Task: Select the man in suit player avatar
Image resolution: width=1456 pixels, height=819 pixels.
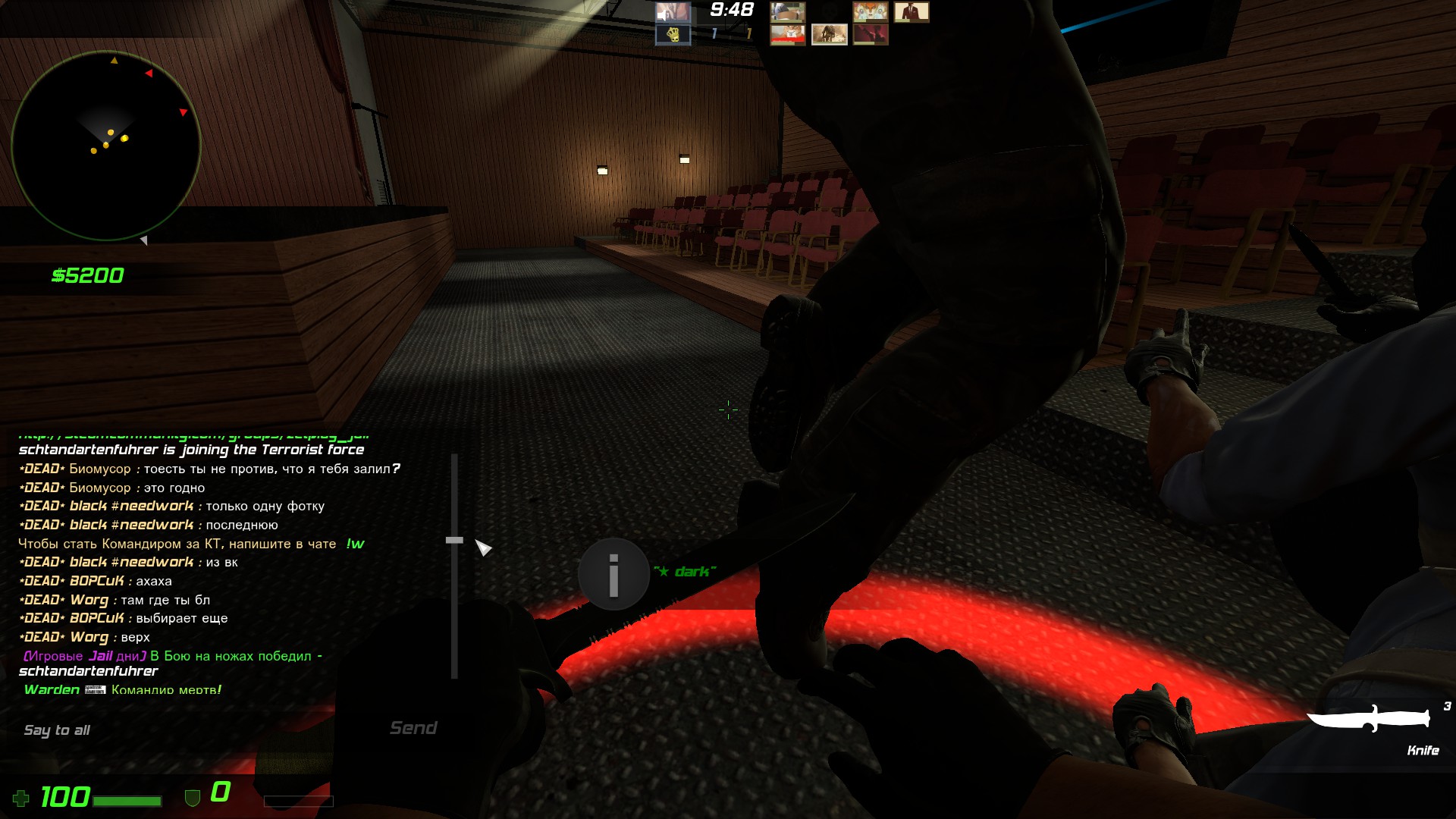Action: [x=911, y=12]
